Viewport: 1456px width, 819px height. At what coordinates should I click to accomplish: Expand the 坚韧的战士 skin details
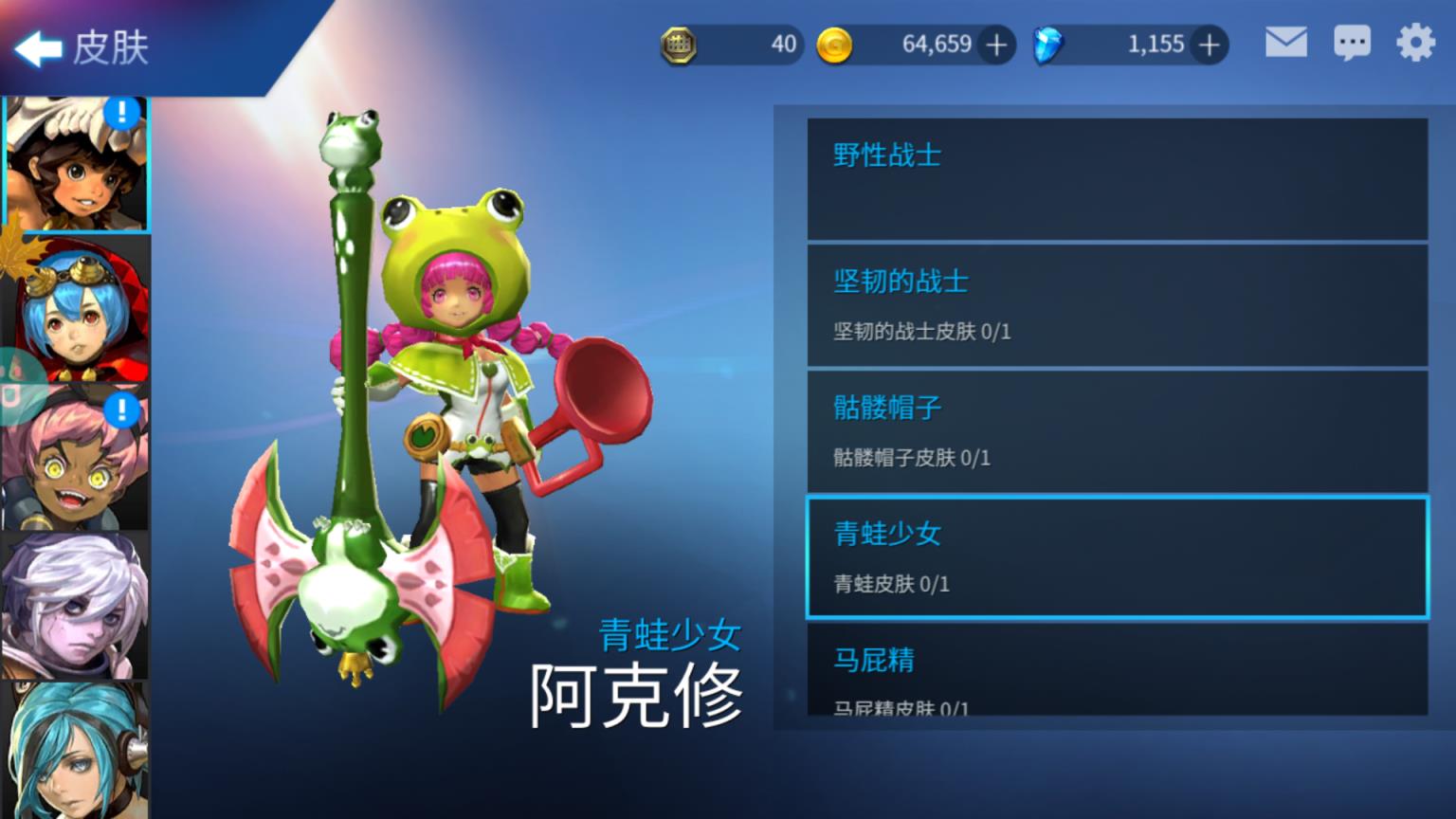tap(1116, 306)
